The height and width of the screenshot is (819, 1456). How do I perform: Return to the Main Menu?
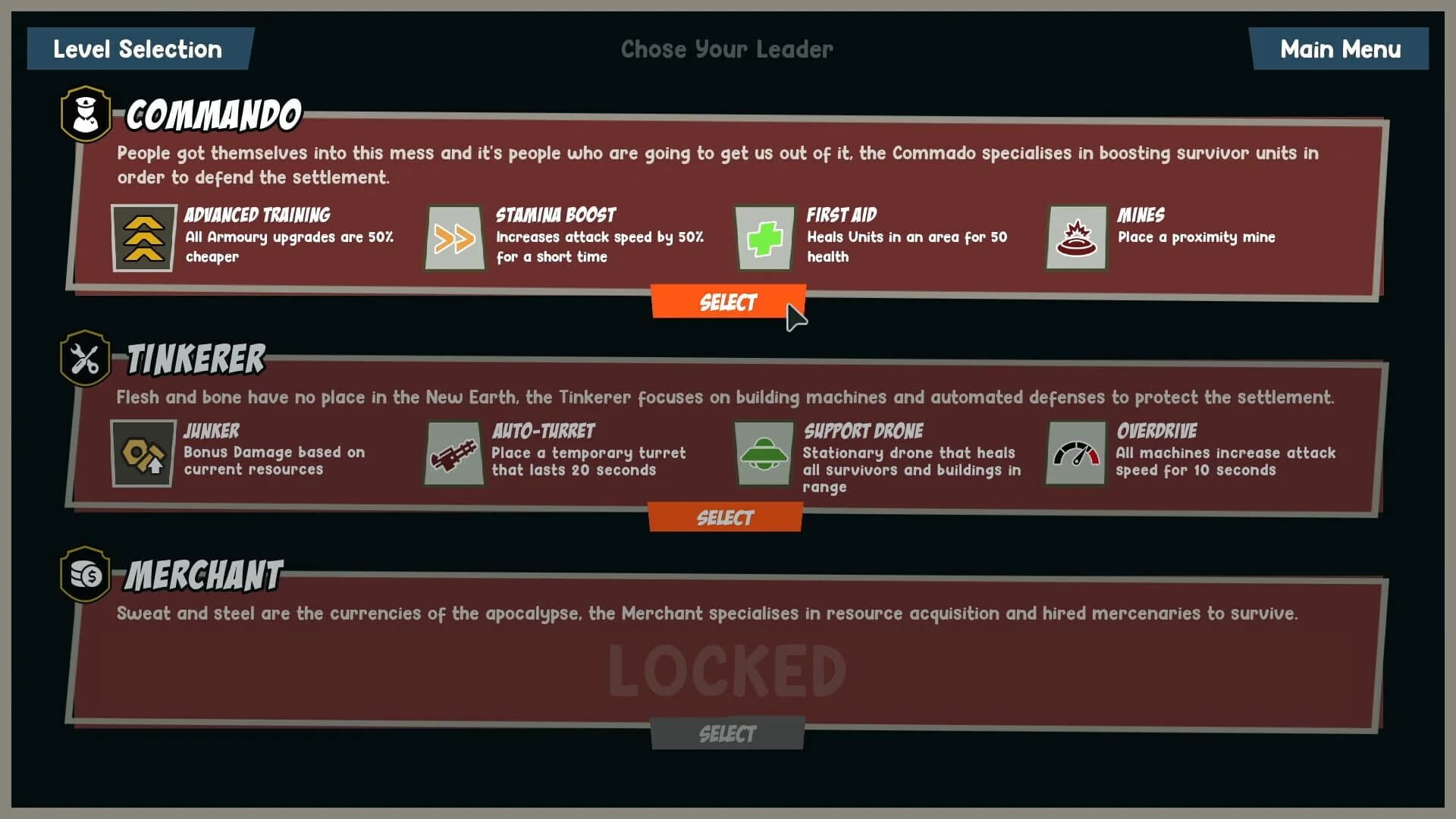(1339, 49)
